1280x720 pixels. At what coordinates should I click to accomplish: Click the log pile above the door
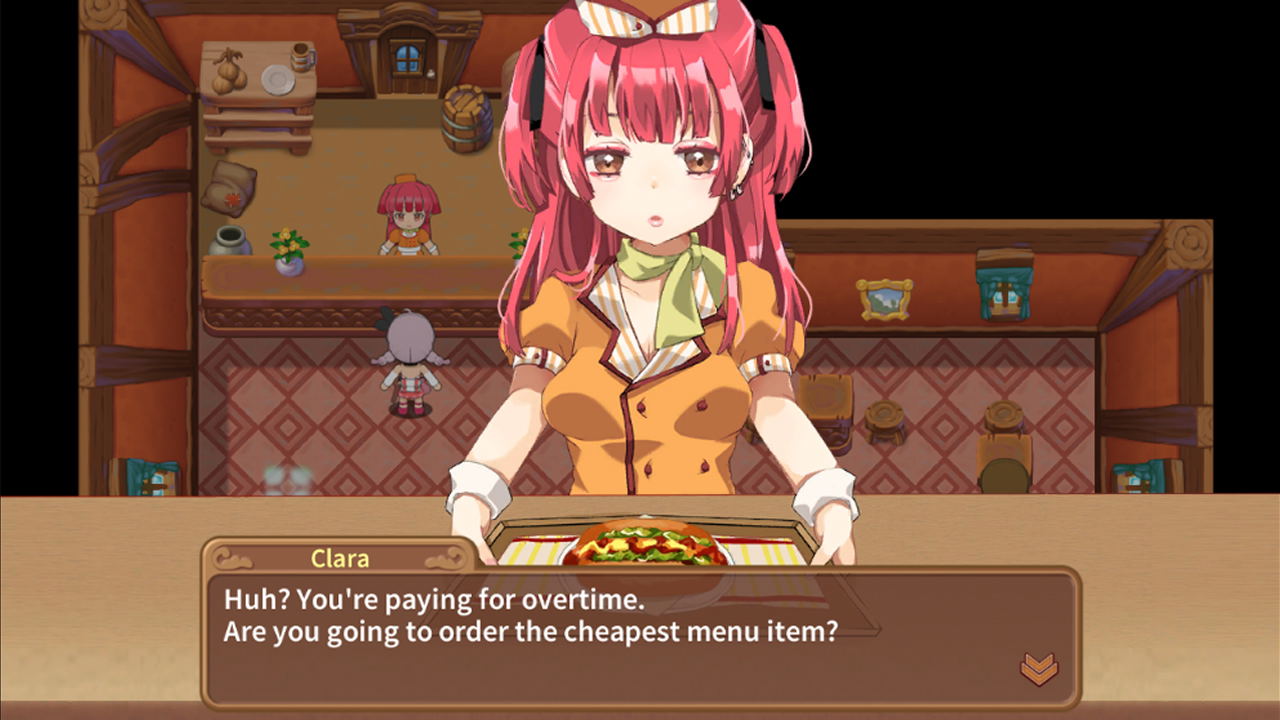tap(464, 100)
